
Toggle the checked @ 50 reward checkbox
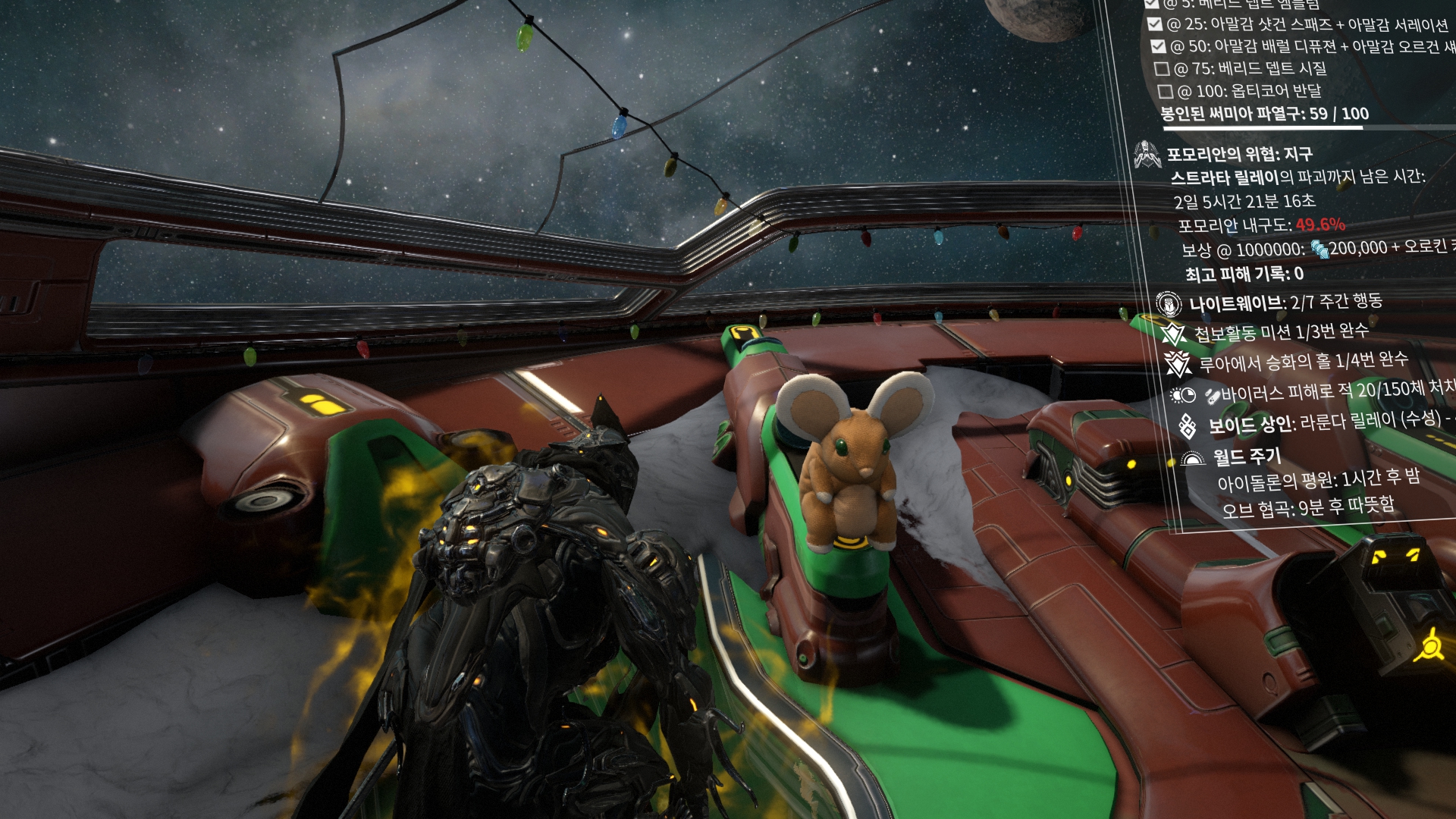point(1158,46)
